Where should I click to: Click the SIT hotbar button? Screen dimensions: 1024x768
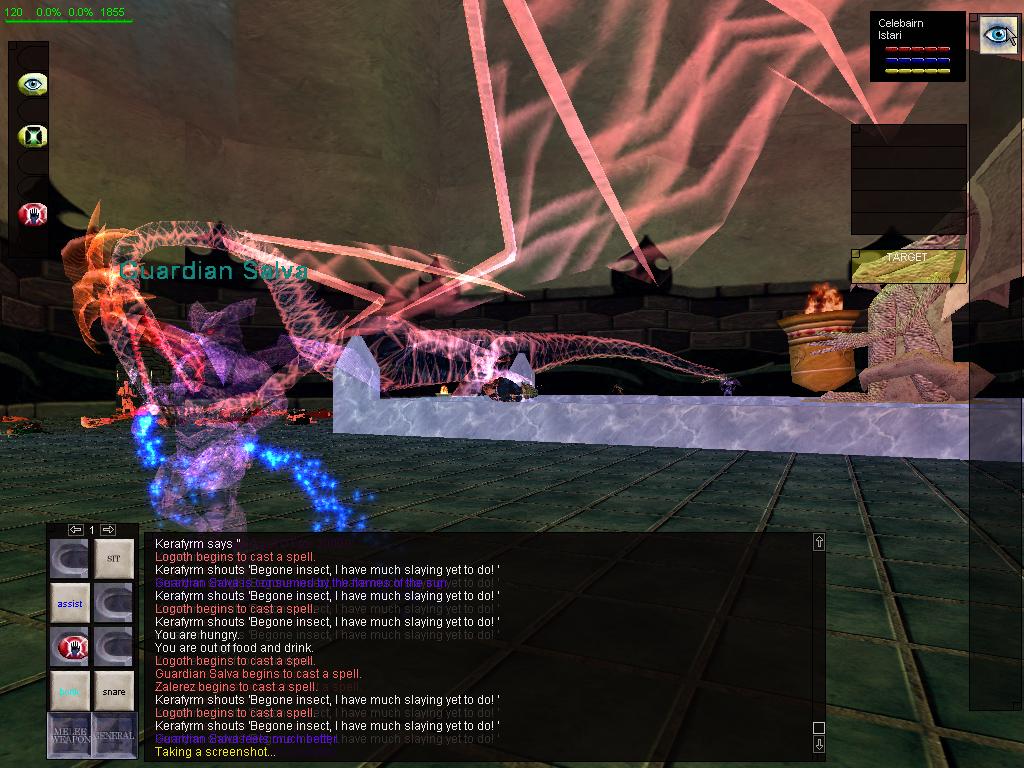(114, 558)
